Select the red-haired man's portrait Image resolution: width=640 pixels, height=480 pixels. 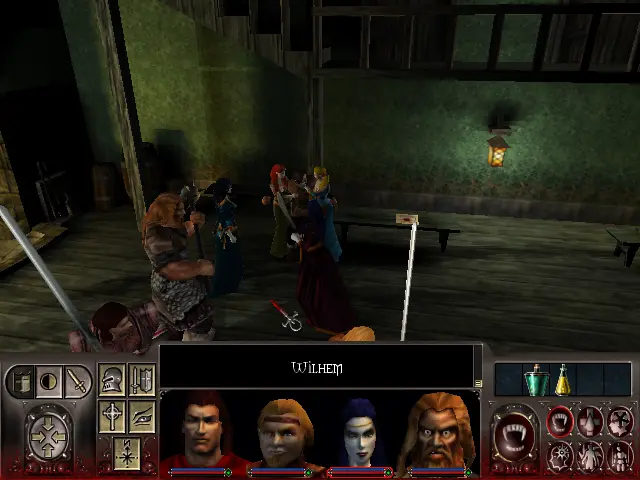pyautogui.click(x=202, y=432)
